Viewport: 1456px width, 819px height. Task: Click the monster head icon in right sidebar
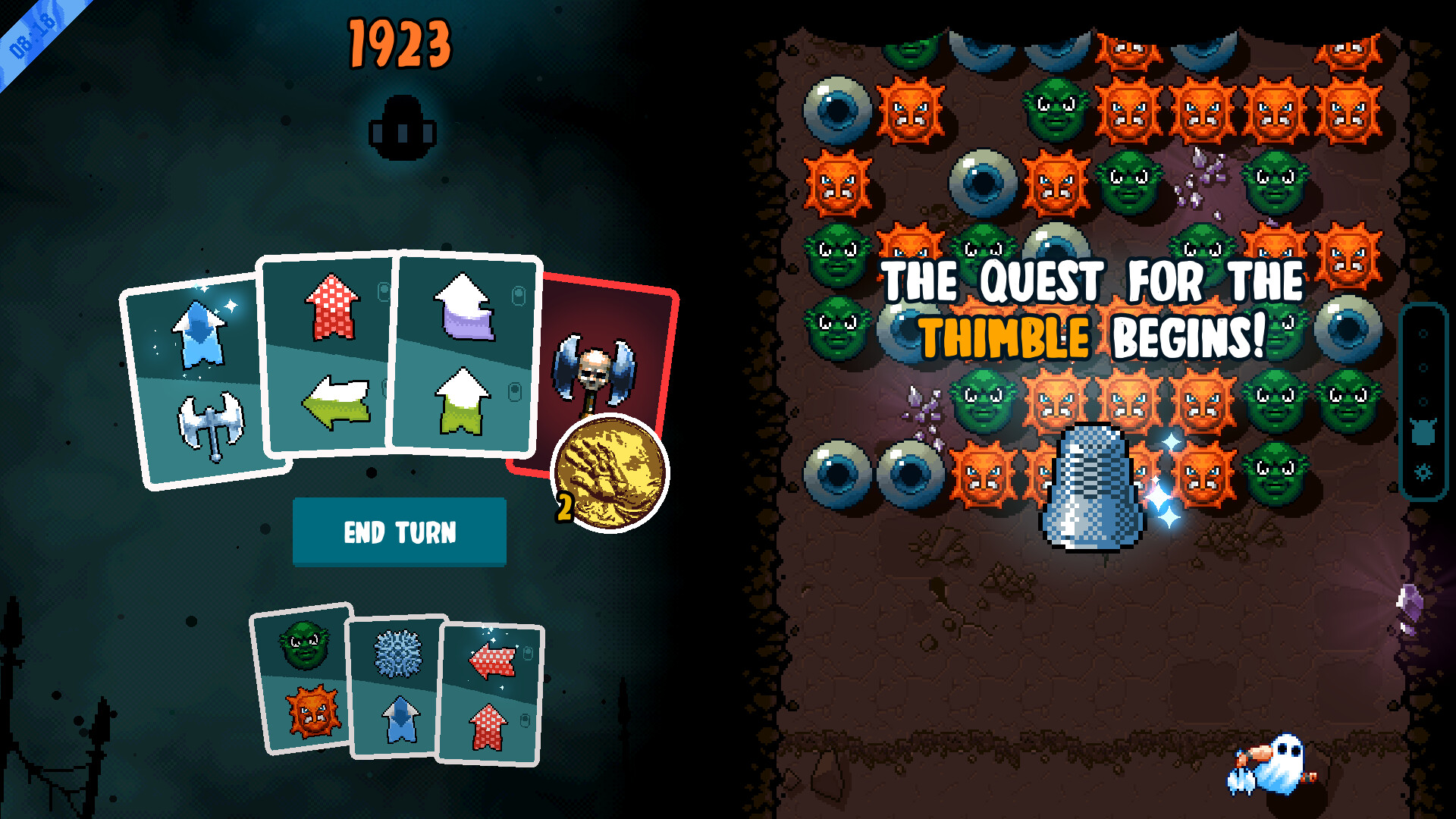[x=1423, y=430]
